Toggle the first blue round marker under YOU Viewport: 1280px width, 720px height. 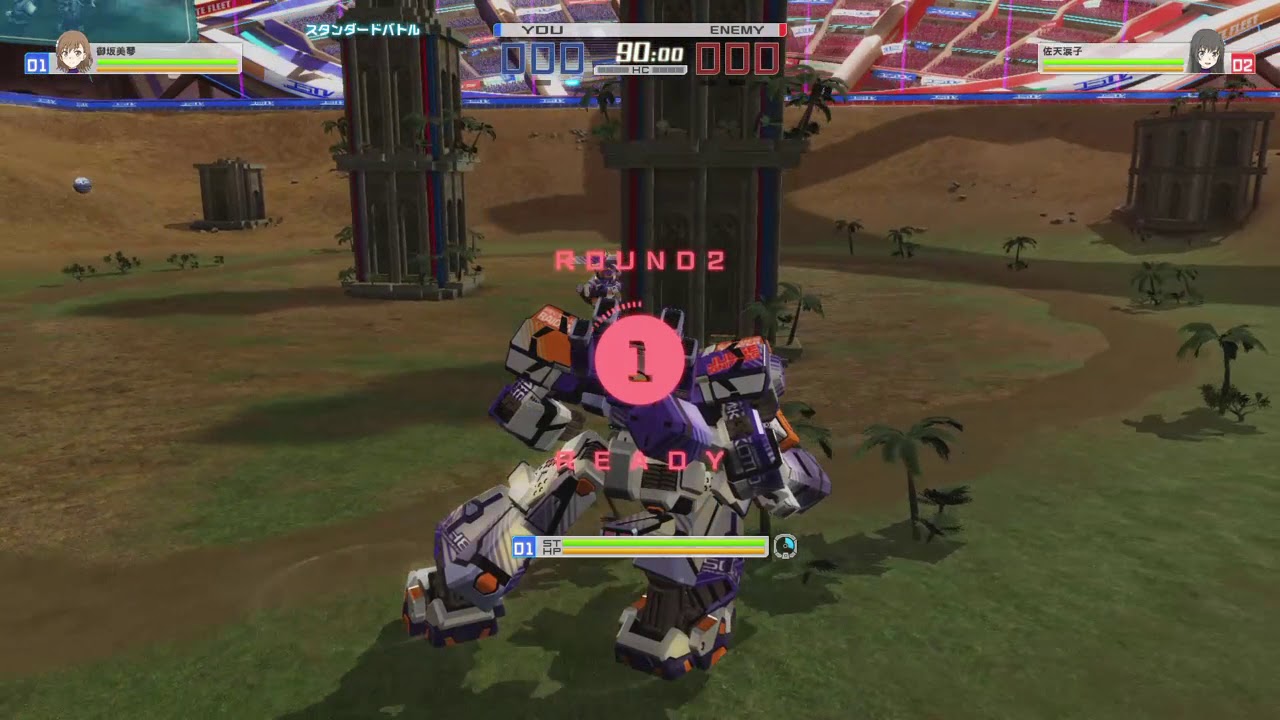[514, 60]
